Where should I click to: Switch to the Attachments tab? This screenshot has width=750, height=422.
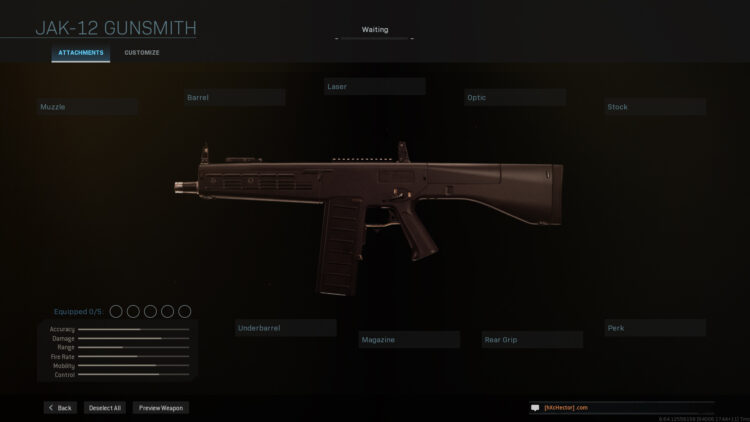(x=81, y=52)
